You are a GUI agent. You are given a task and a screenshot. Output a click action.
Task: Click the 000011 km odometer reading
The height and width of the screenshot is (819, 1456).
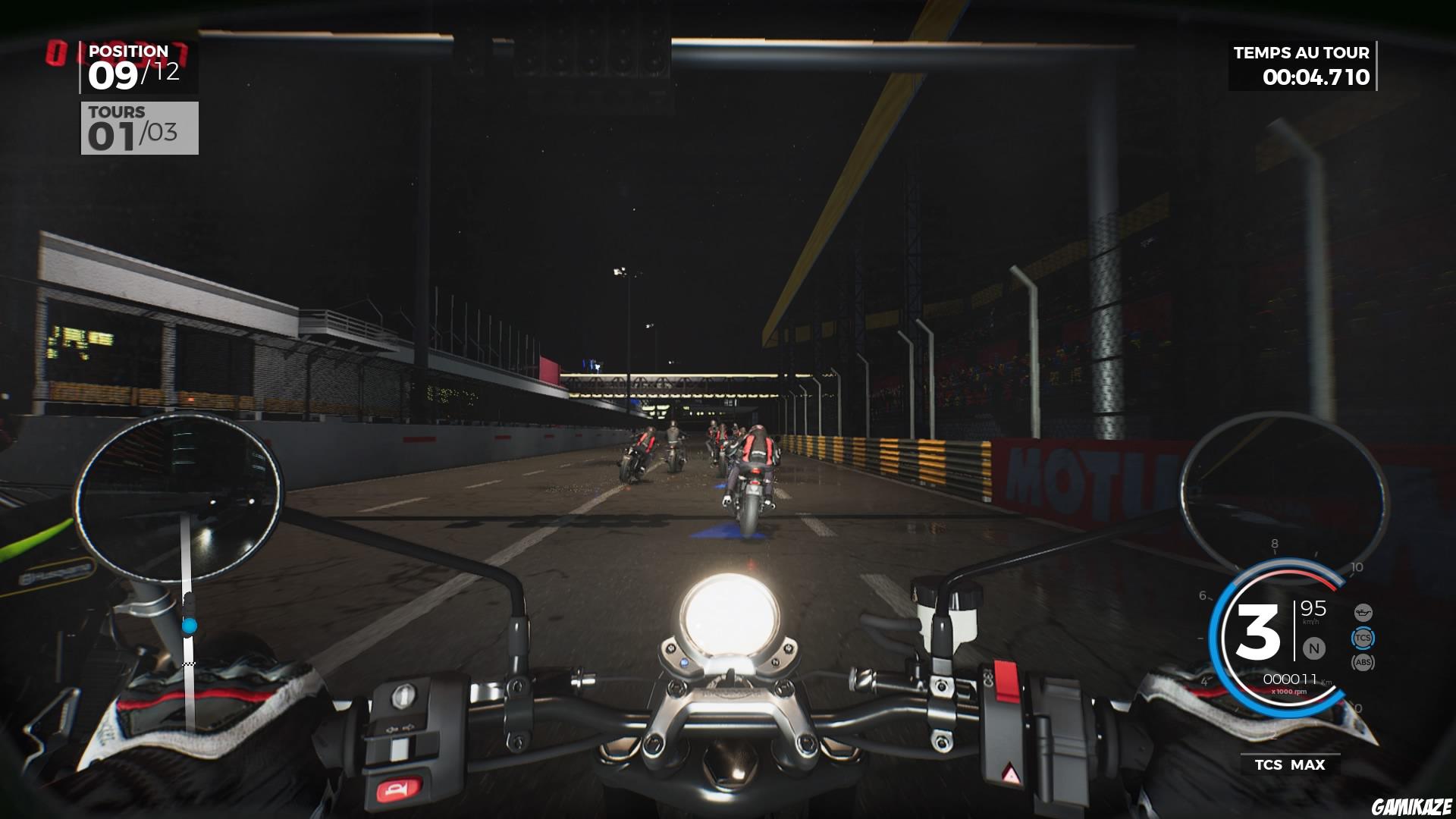pyautogui.click(x=1289, y=679)
